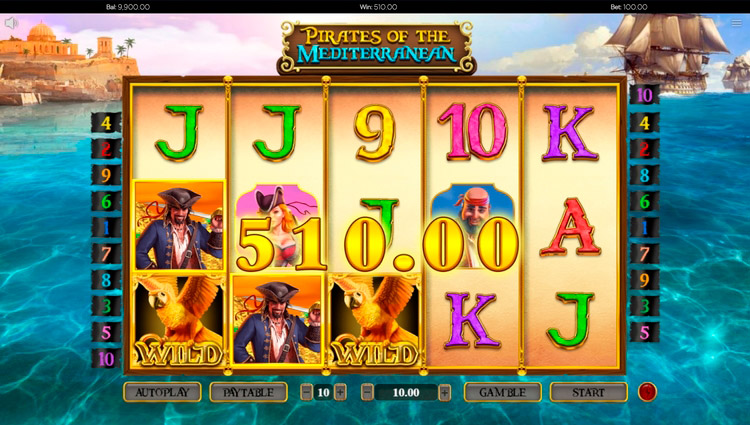Image resolution: width=750 pixels, height=425 pixels.
Task: Click the round red button
Action: tap(647, 391)
